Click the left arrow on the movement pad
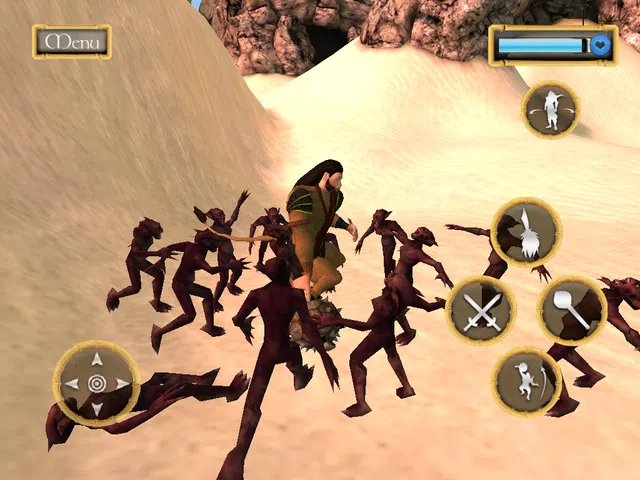This screenshot has width=640, height=480. click(71, 384)
